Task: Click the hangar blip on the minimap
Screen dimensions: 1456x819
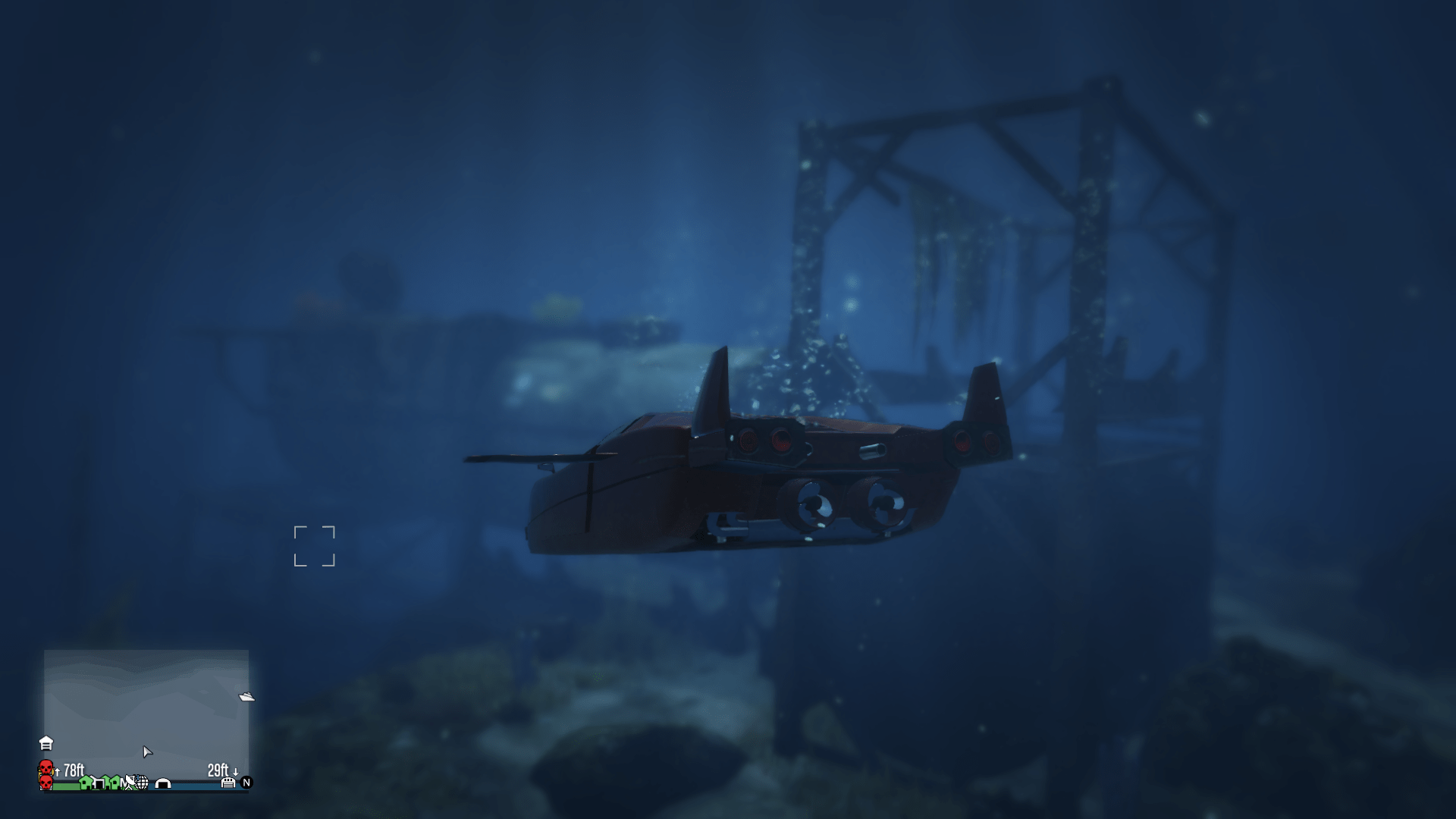Action: pyautogui.click(x=162, y=785)
